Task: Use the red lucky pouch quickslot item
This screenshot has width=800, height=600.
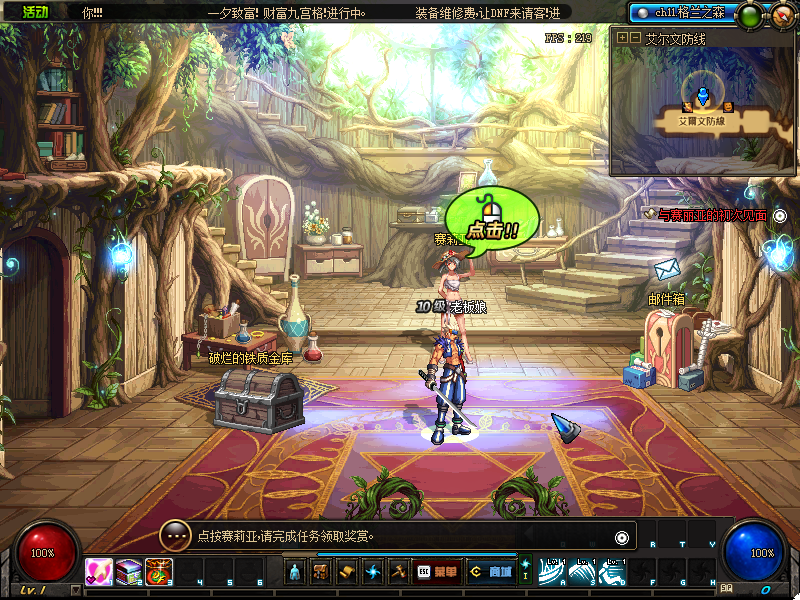Action: [x=159, y=572]
